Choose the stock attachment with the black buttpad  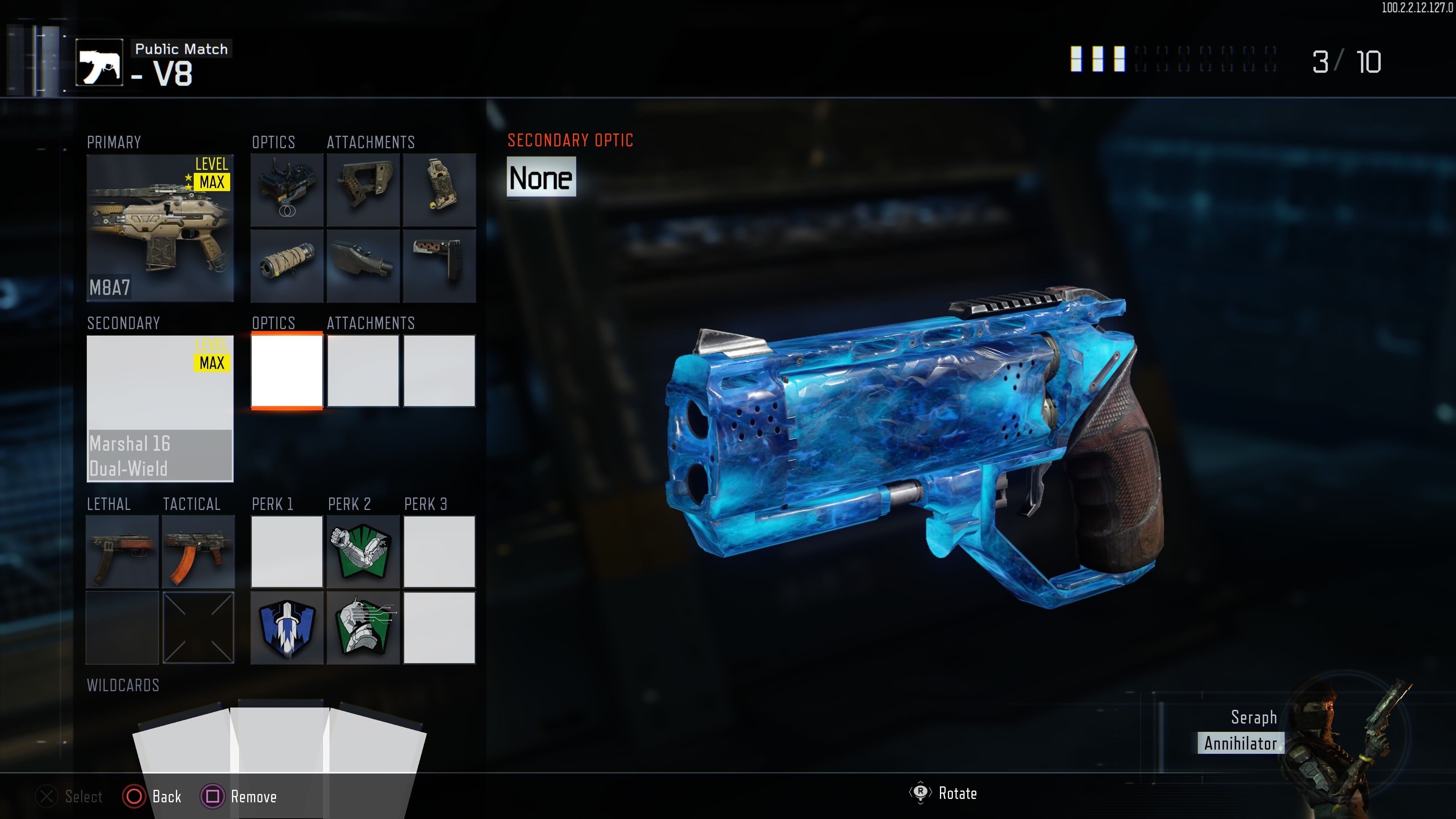pyautogui.click(x=439, y=266)
